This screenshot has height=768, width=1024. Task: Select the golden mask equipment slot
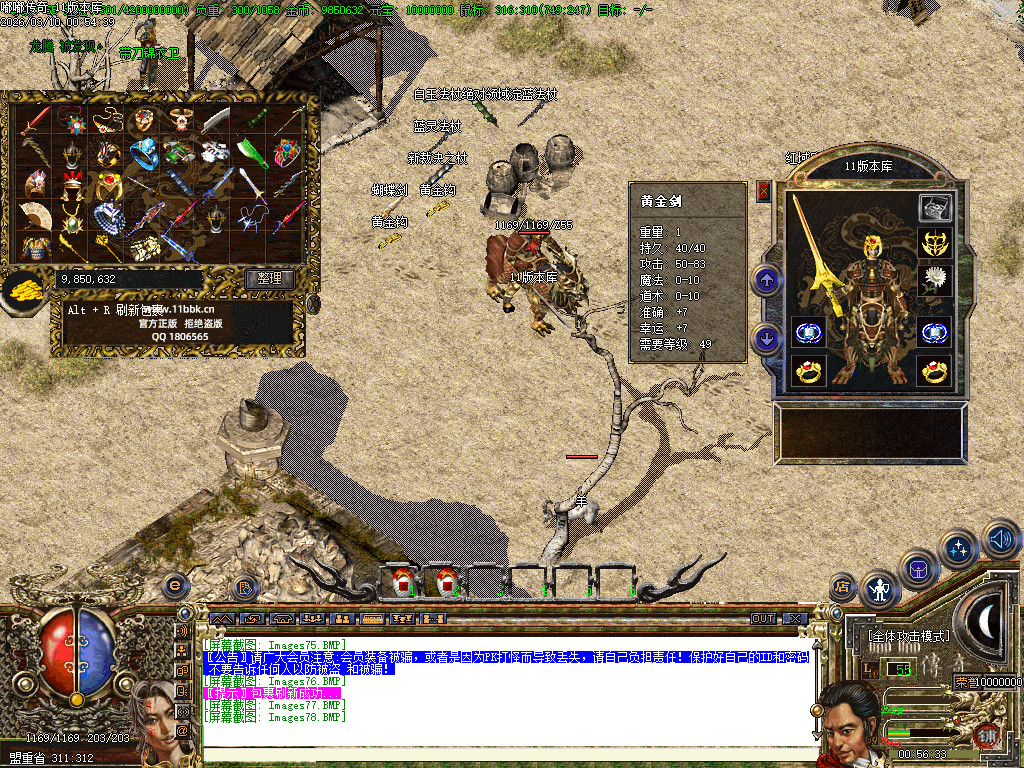935,243
